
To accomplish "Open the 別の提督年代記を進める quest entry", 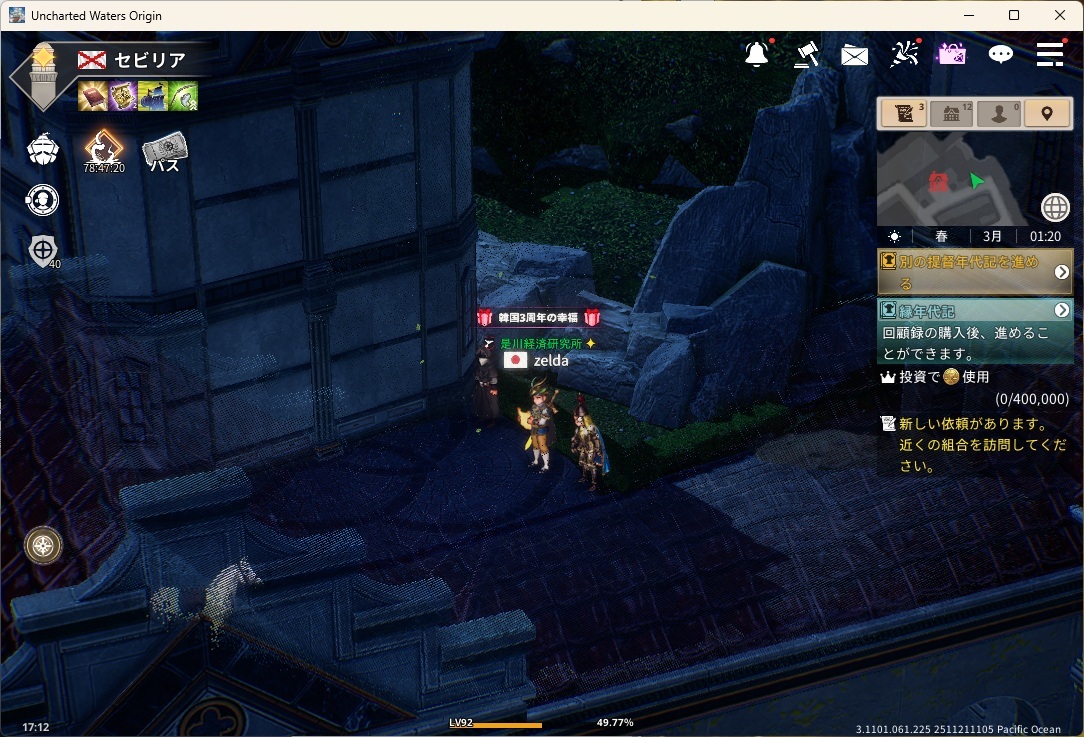I will [965, 272].
